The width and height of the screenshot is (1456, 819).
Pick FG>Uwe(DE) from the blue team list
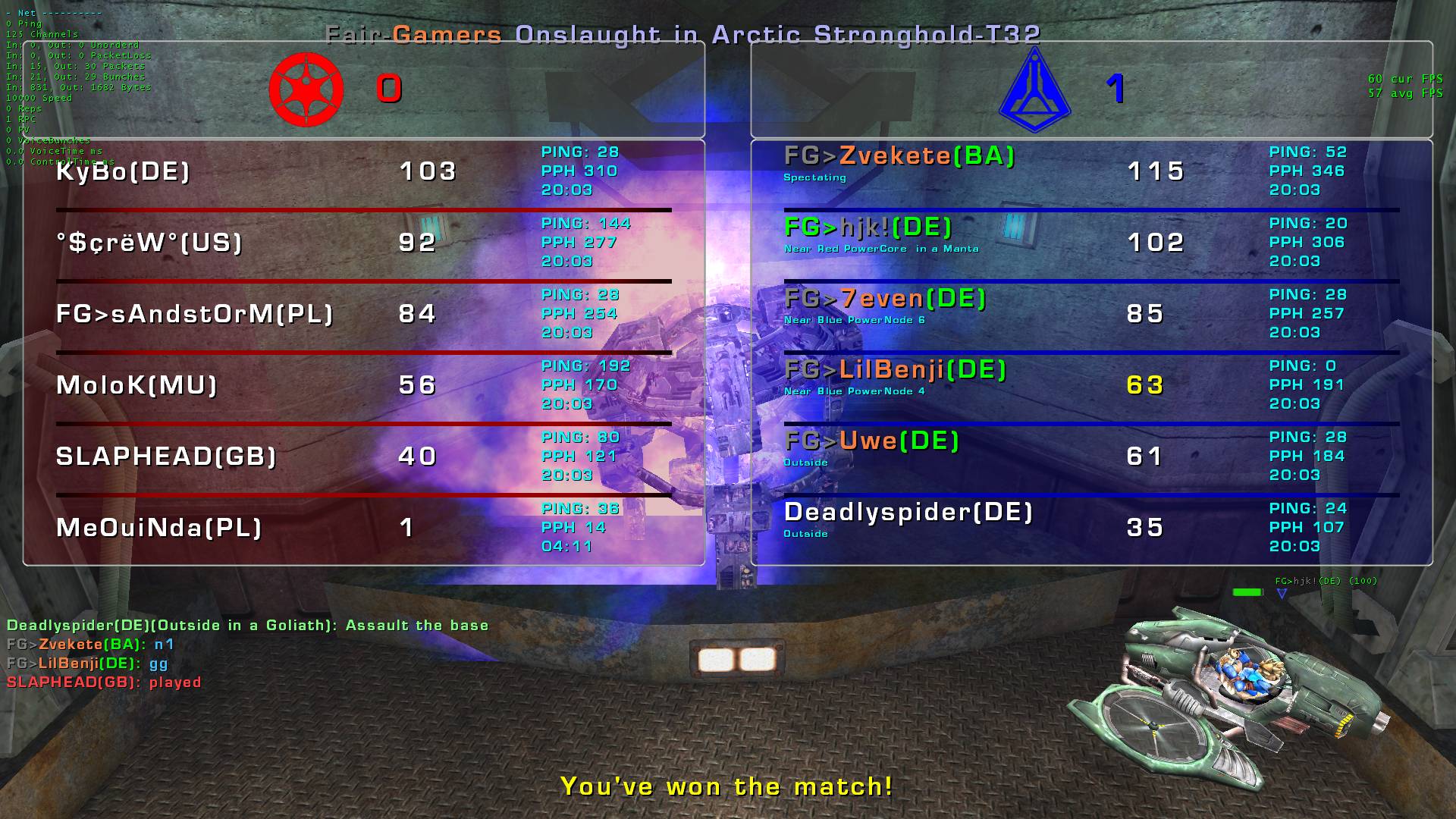click(x=871, y=441)
